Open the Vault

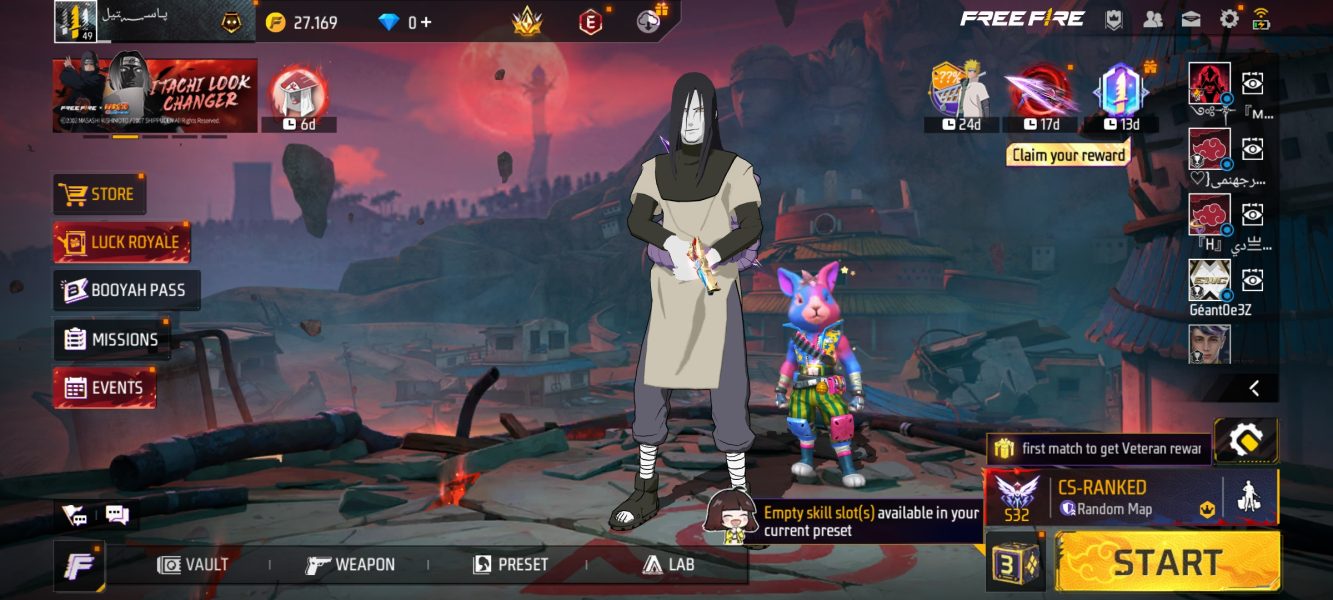click(194, 565)
